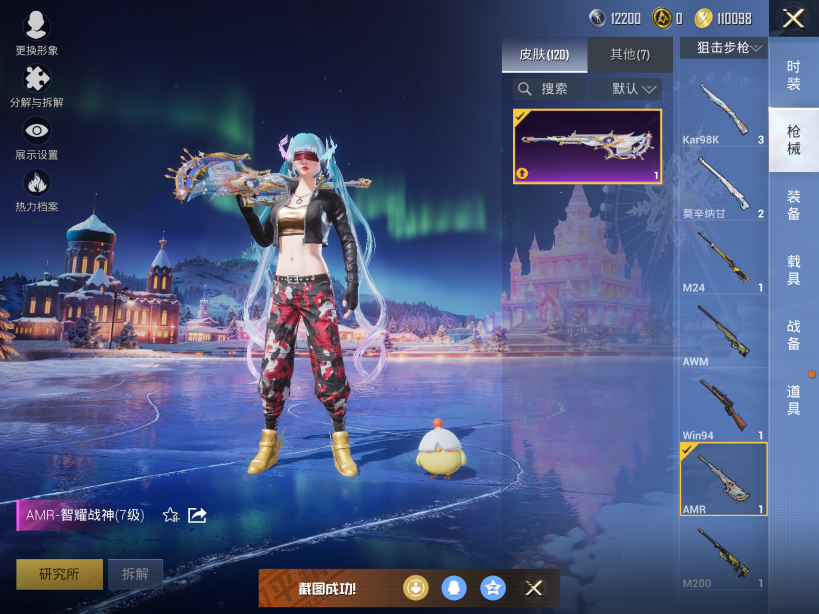Switch to the 其他(7) tab

point(630,55)
